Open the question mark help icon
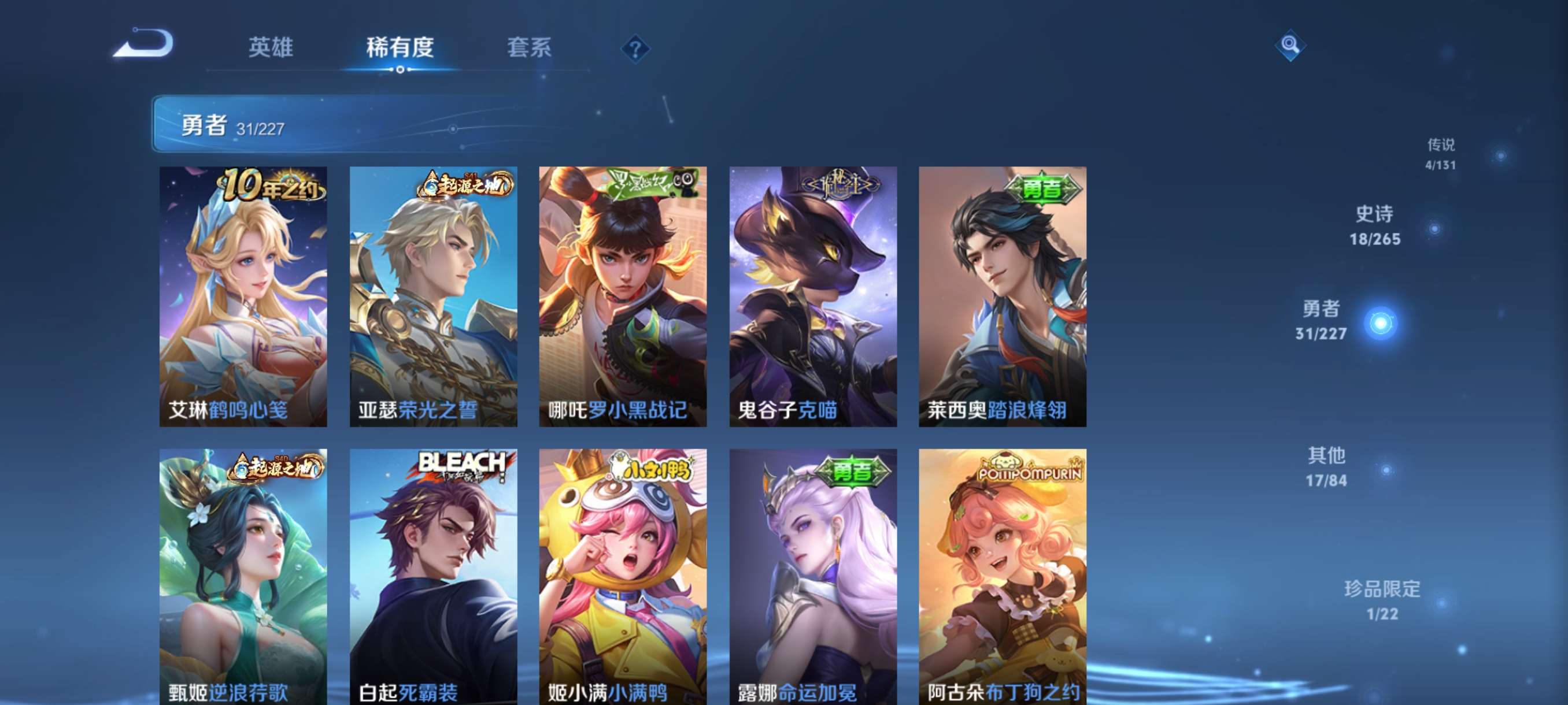This screenshot has width=1568, height=705. pyautogui.click(x=635, y=49)
